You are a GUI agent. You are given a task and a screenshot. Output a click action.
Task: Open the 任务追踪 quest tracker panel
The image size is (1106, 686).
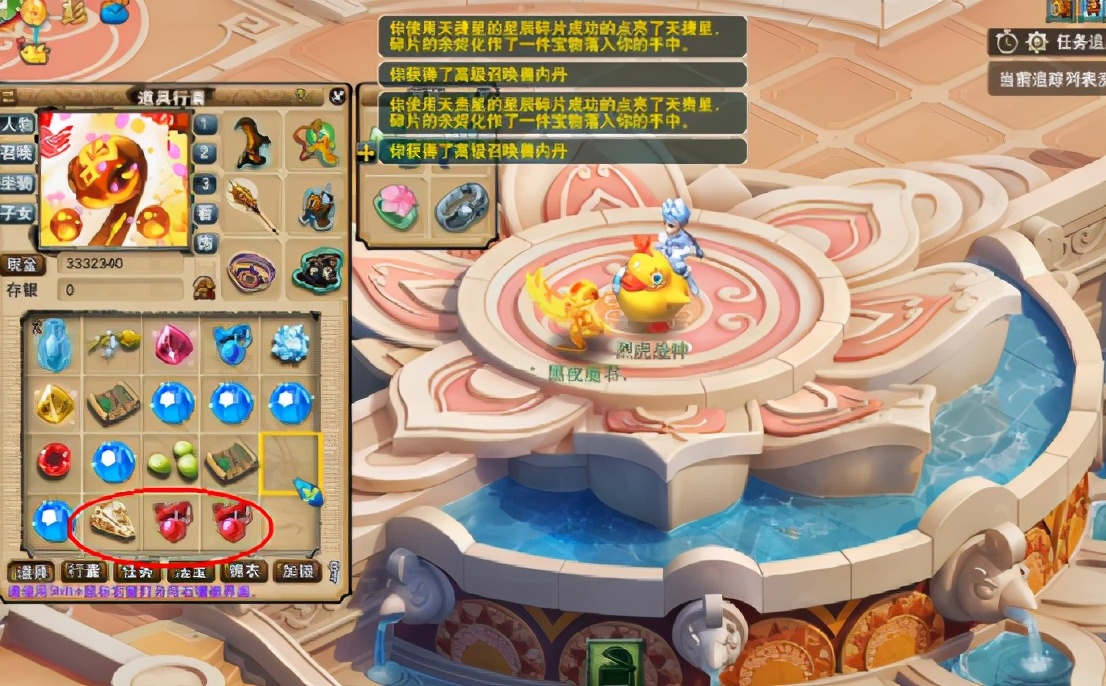(1052, 42)
